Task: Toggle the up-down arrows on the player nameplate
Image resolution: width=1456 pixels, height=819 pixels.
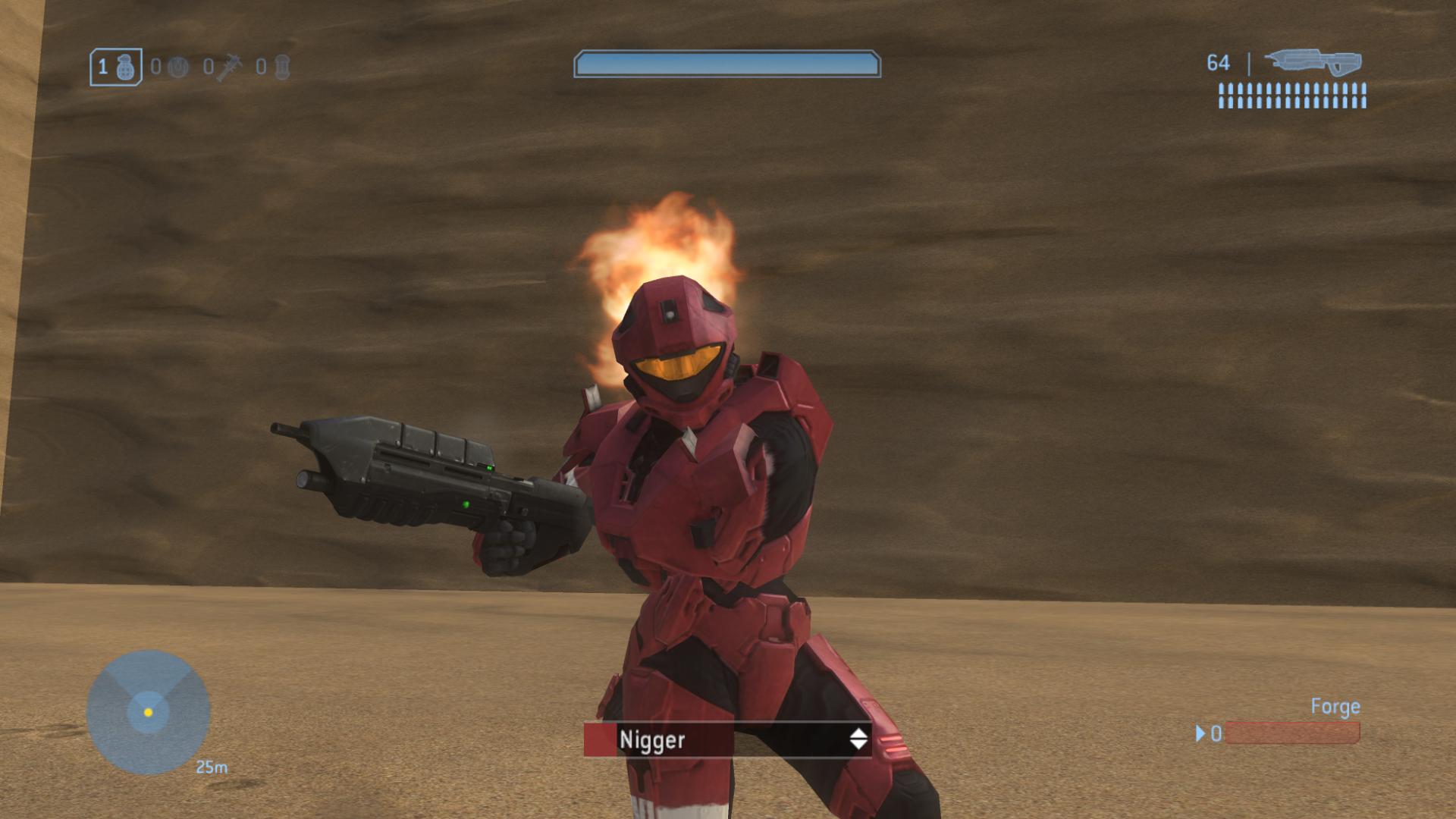Action: (x=858, y=739)
